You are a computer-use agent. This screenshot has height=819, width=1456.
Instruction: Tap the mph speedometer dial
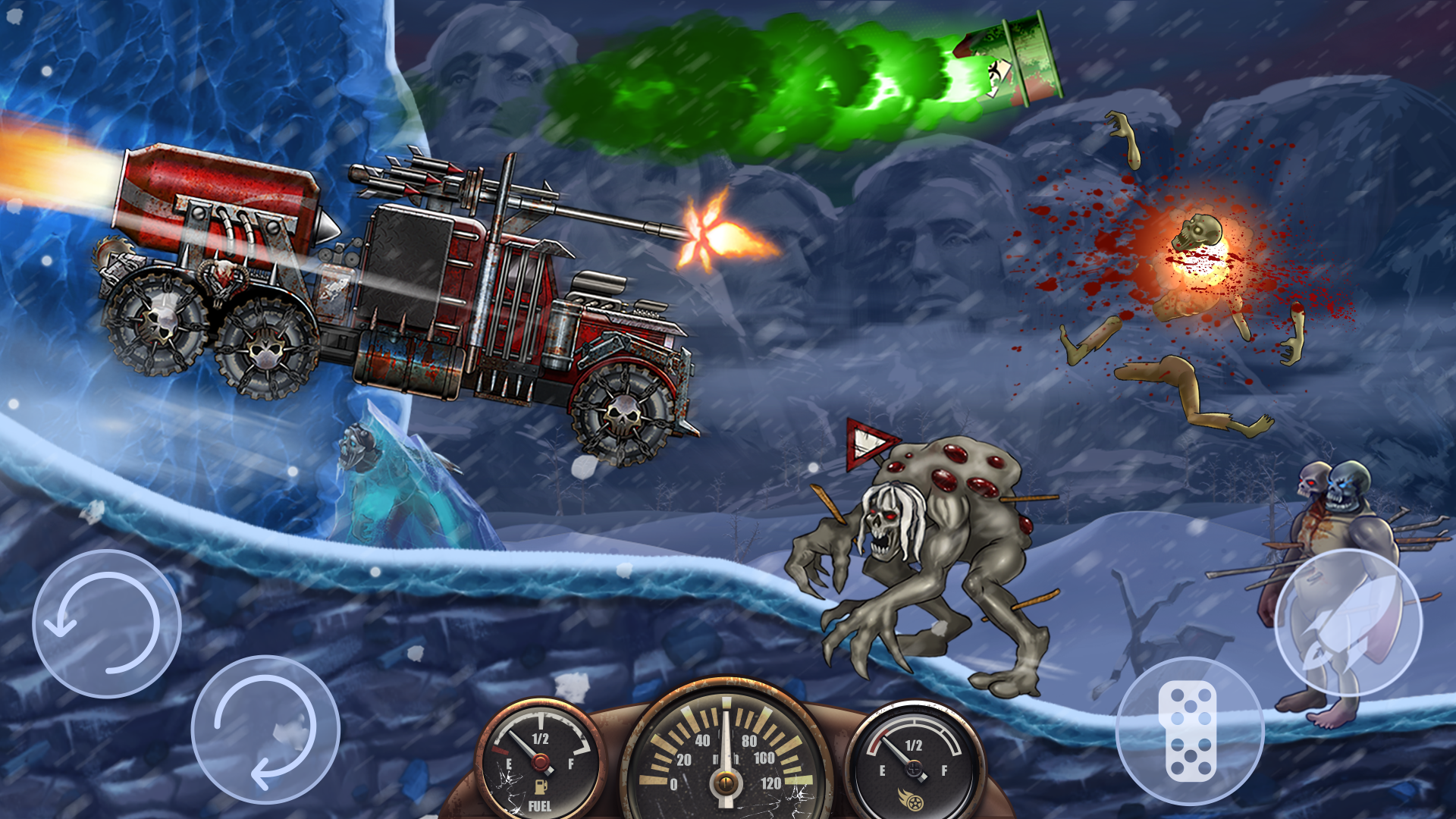(x=726, y=758)
